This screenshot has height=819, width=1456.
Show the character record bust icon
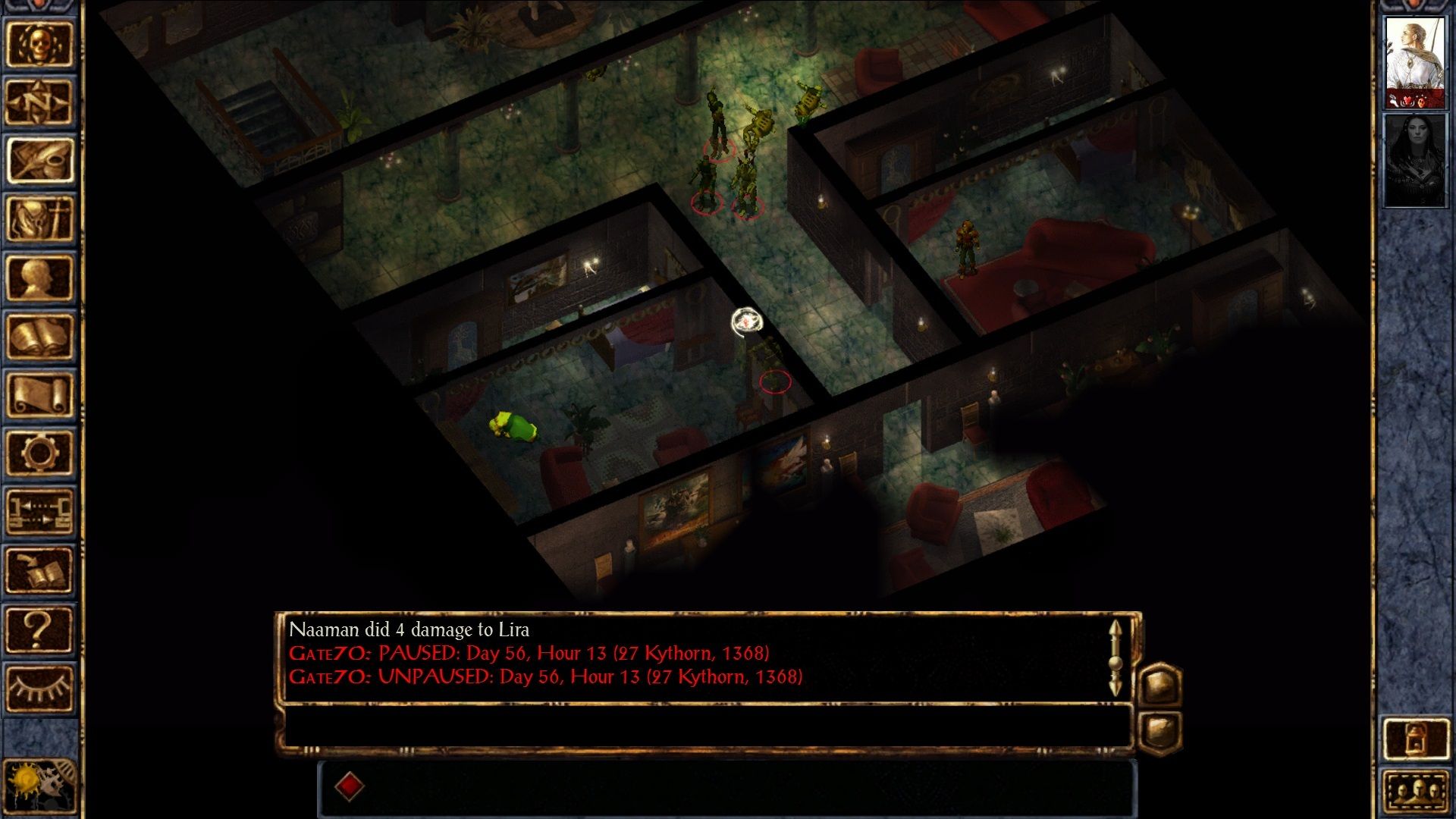pos(40,278)
